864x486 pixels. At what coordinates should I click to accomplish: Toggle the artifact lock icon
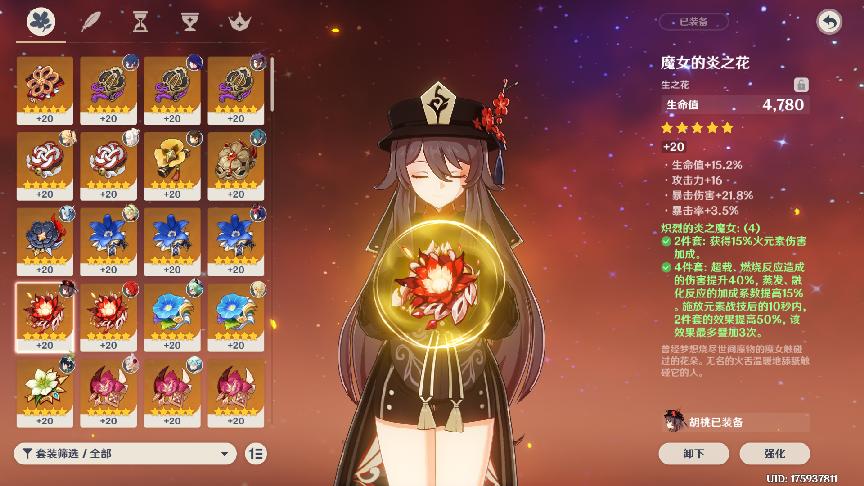pyautogui.click(x=800, y=84)
